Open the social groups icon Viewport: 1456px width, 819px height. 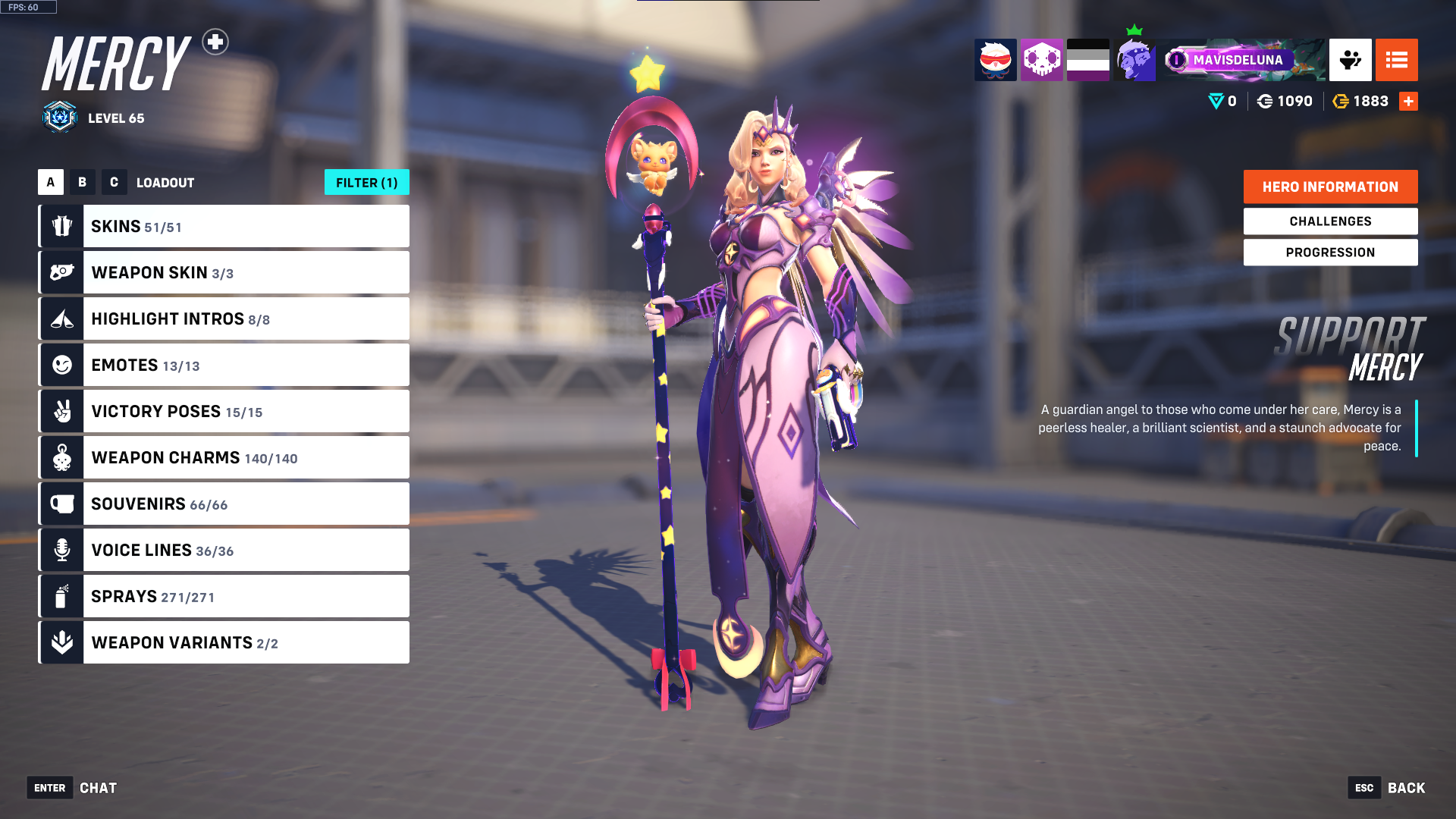(1351, 60)
